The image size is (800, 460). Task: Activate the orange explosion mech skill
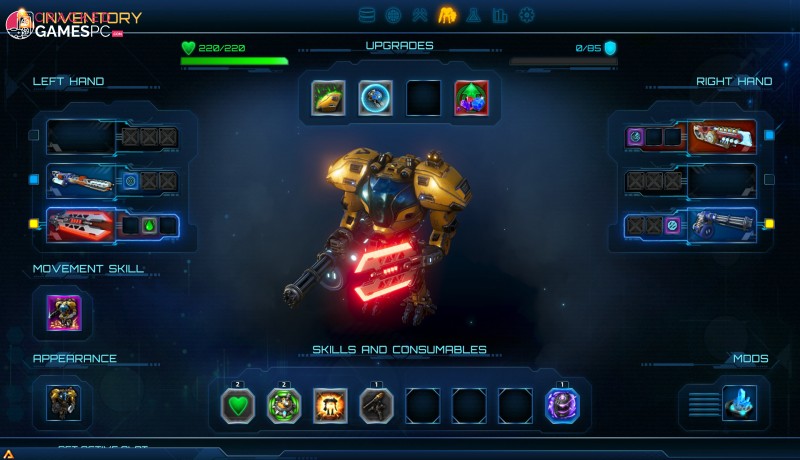(330, 405)
